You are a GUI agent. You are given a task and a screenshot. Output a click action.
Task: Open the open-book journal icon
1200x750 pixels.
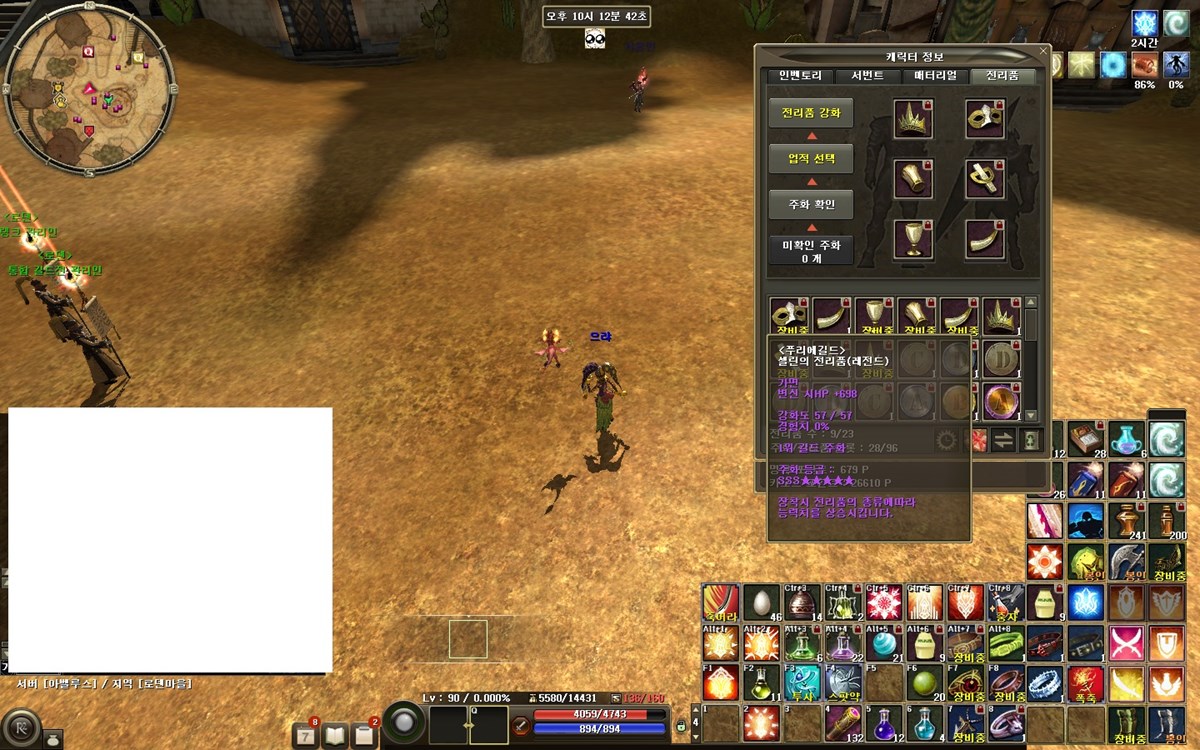pyautogui.click(x=334, y=735)
